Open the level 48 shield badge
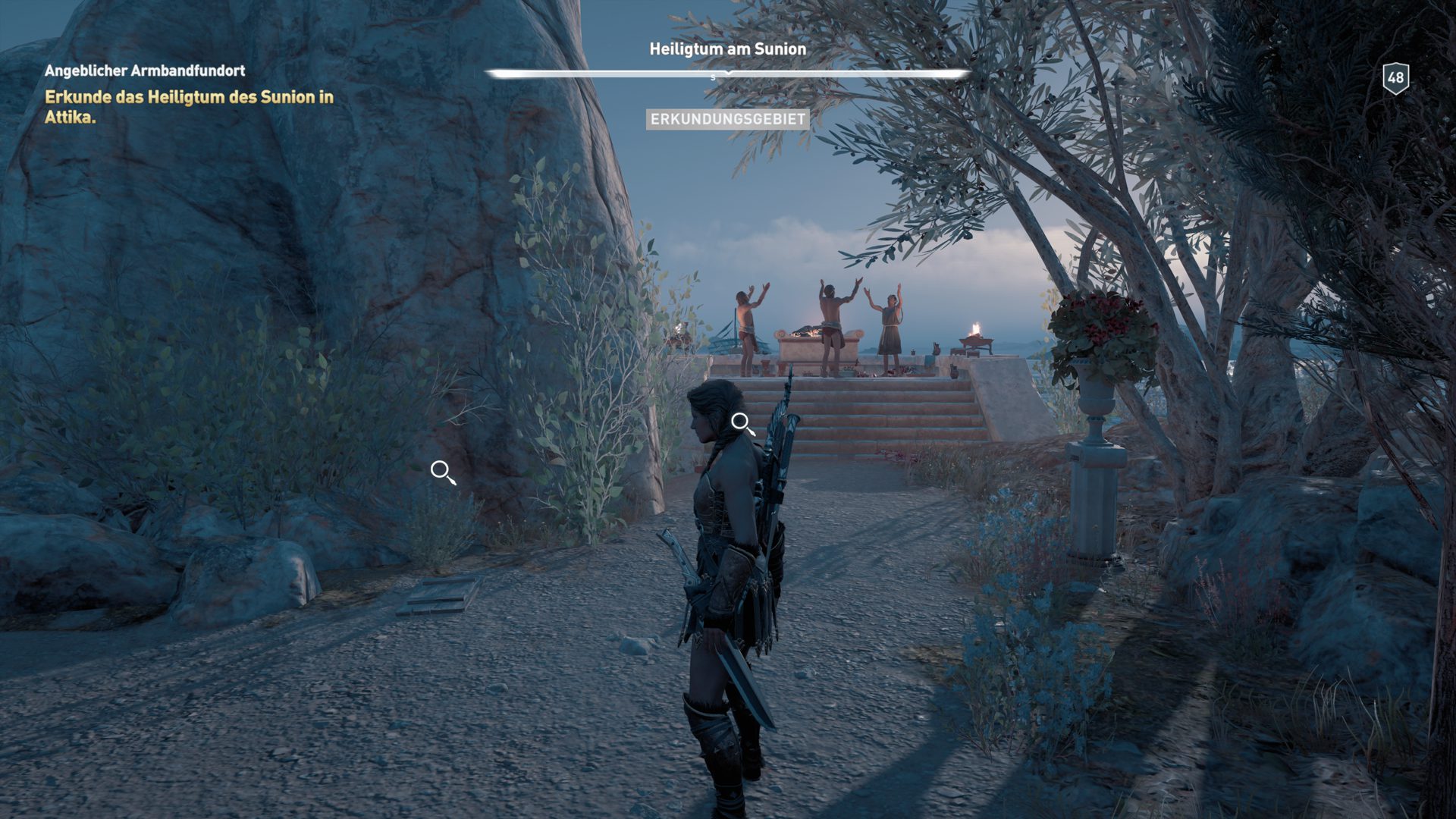This screenshot has width=1456, height=819. 1395,77
